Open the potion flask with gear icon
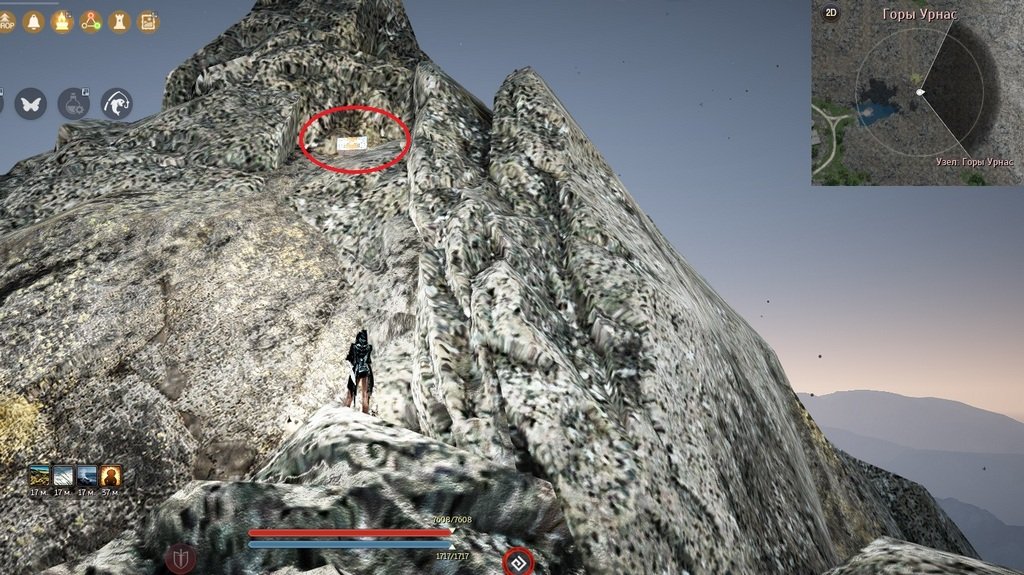This screenshot has width=1024, height=575. (x=73, y=103)
